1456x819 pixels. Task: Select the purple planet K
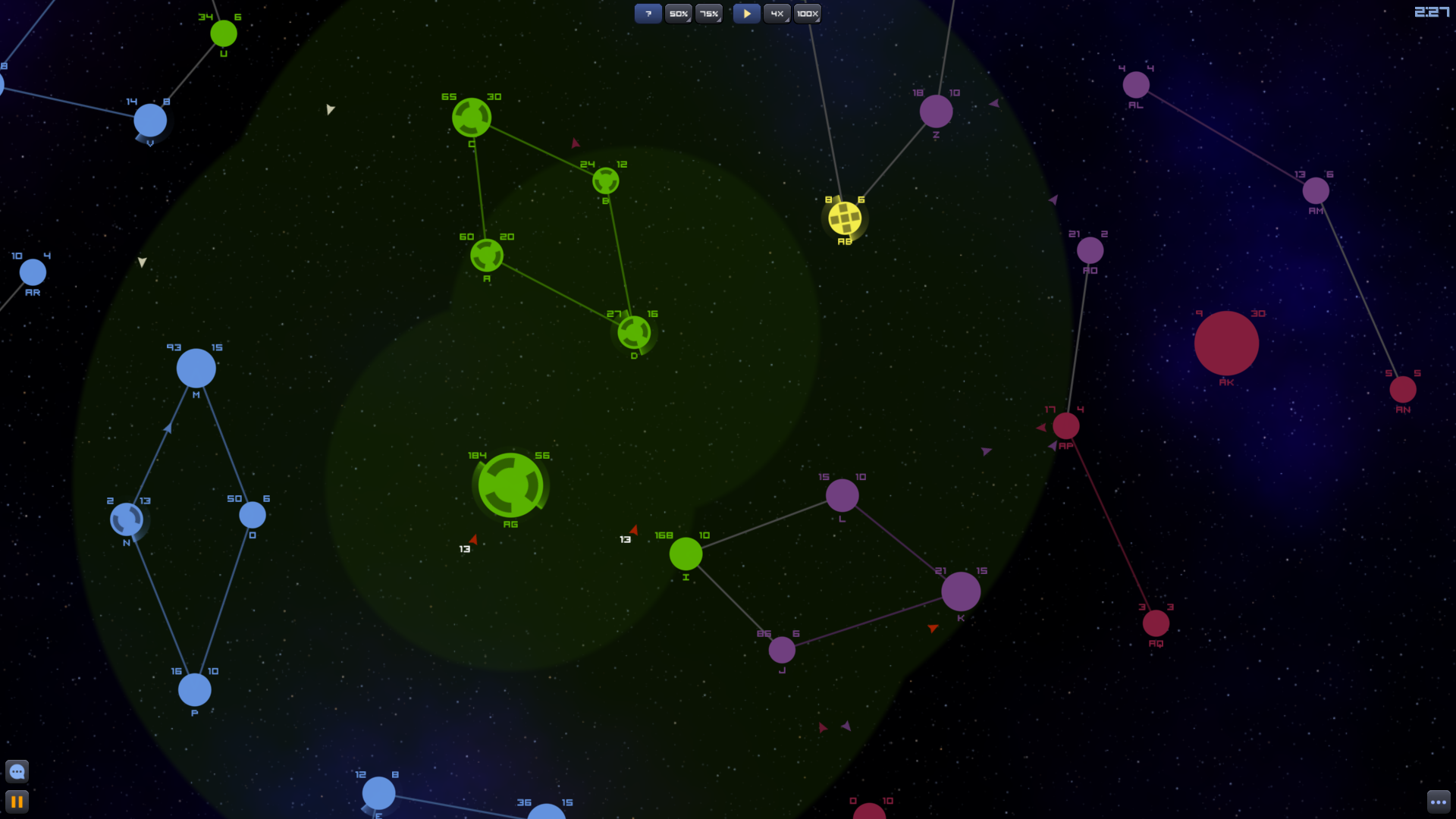(x=960, y=591)
